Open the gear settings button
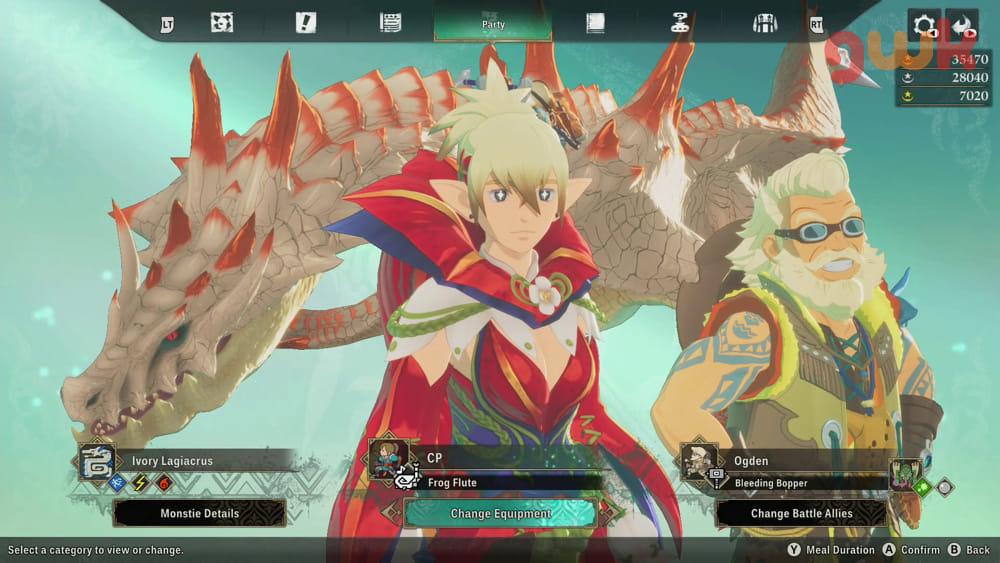This screenshot has height=563, width=1000. coord(922,25)
